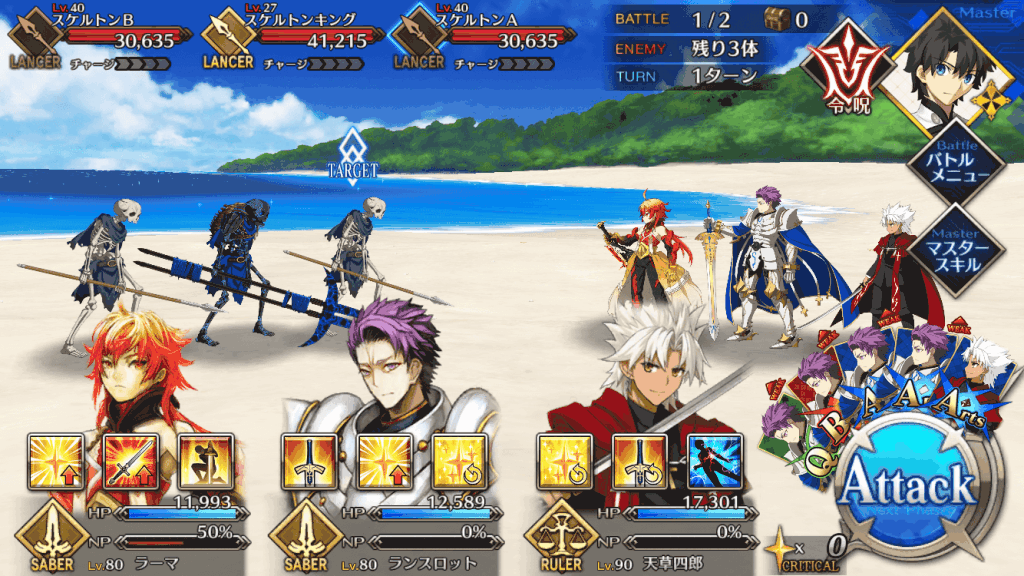
Task: Activate Amakusa Shirou's first star skill
Action: 562,461
